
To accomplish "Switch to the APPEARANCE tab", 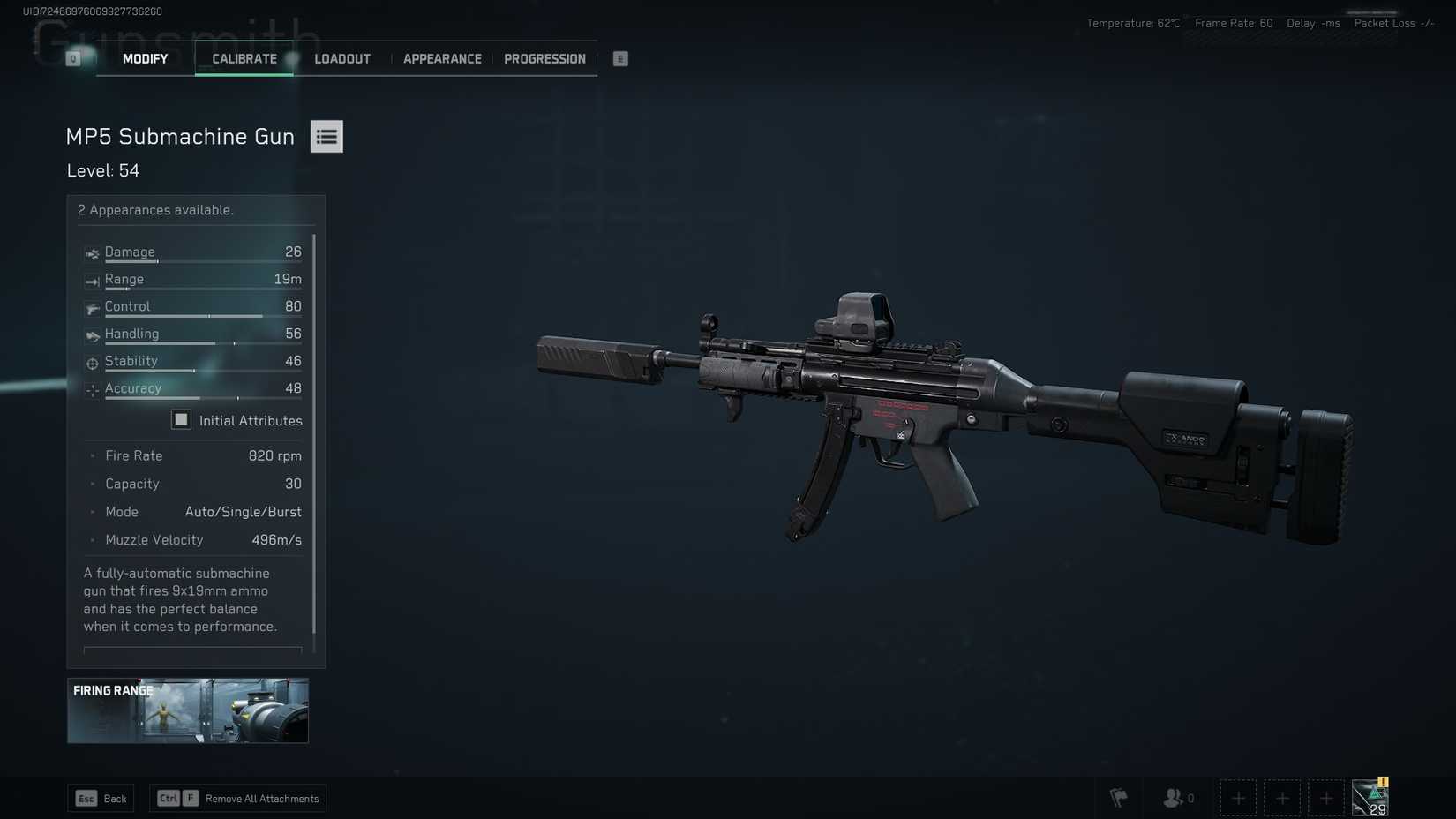I will pos(442,58).
